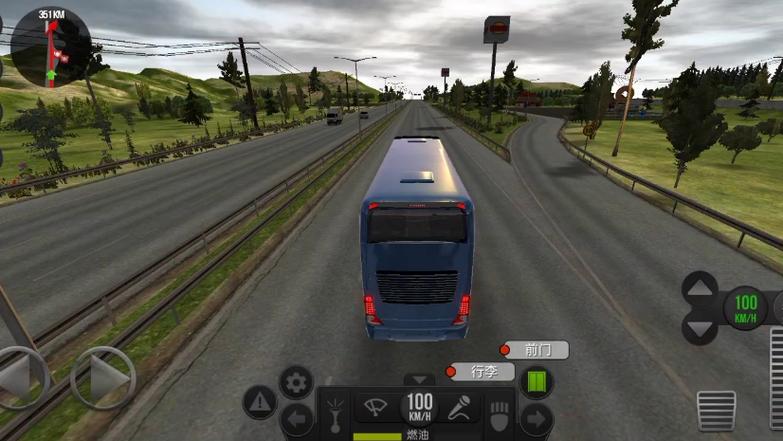Toggle the 行李 luggage compartment button
Screen dimensions: 783x441
point(481,372)
